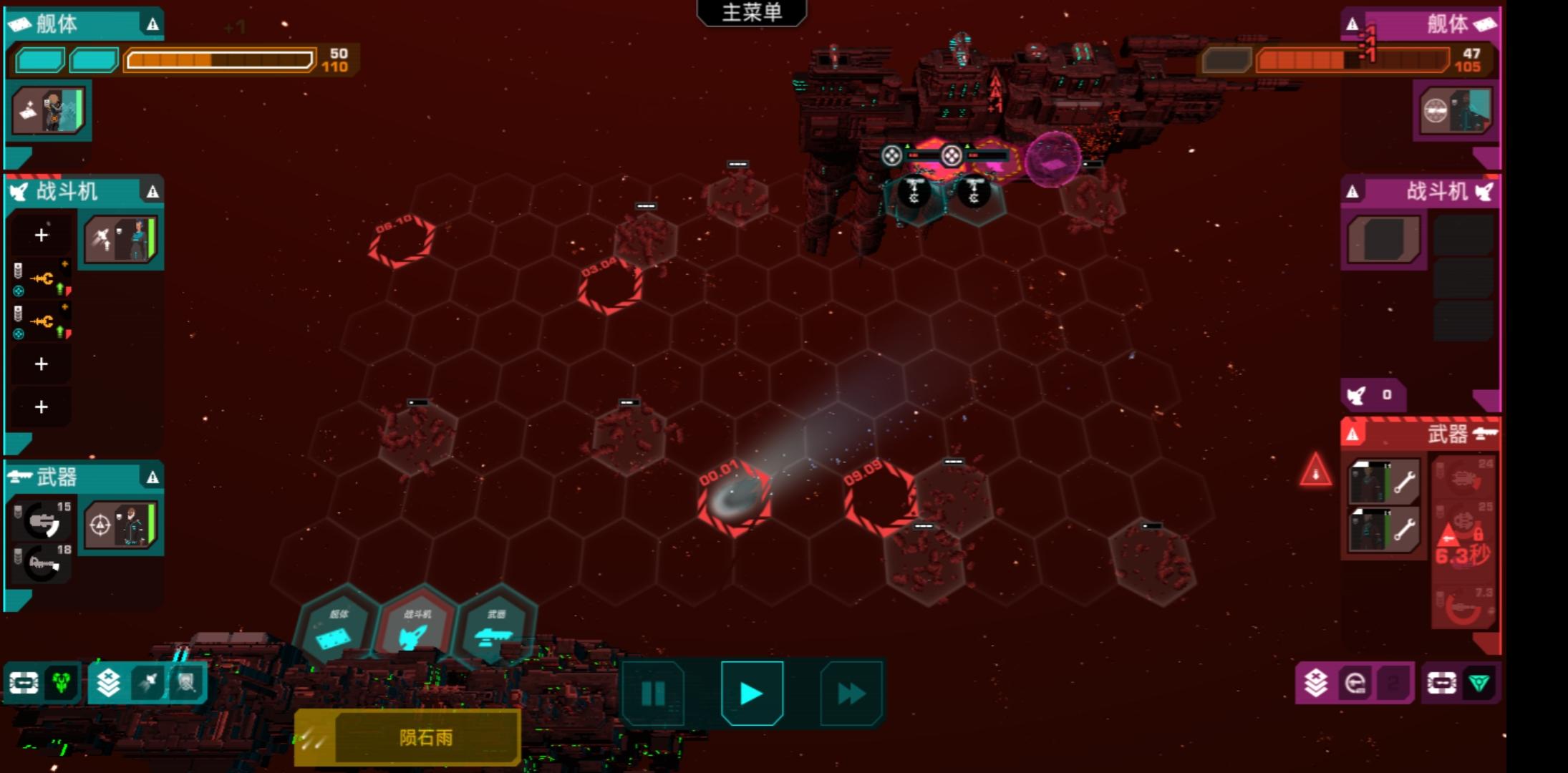Choose the weapon slot numbered 15
1568x773 pixels.
click(x=44, y=520)
